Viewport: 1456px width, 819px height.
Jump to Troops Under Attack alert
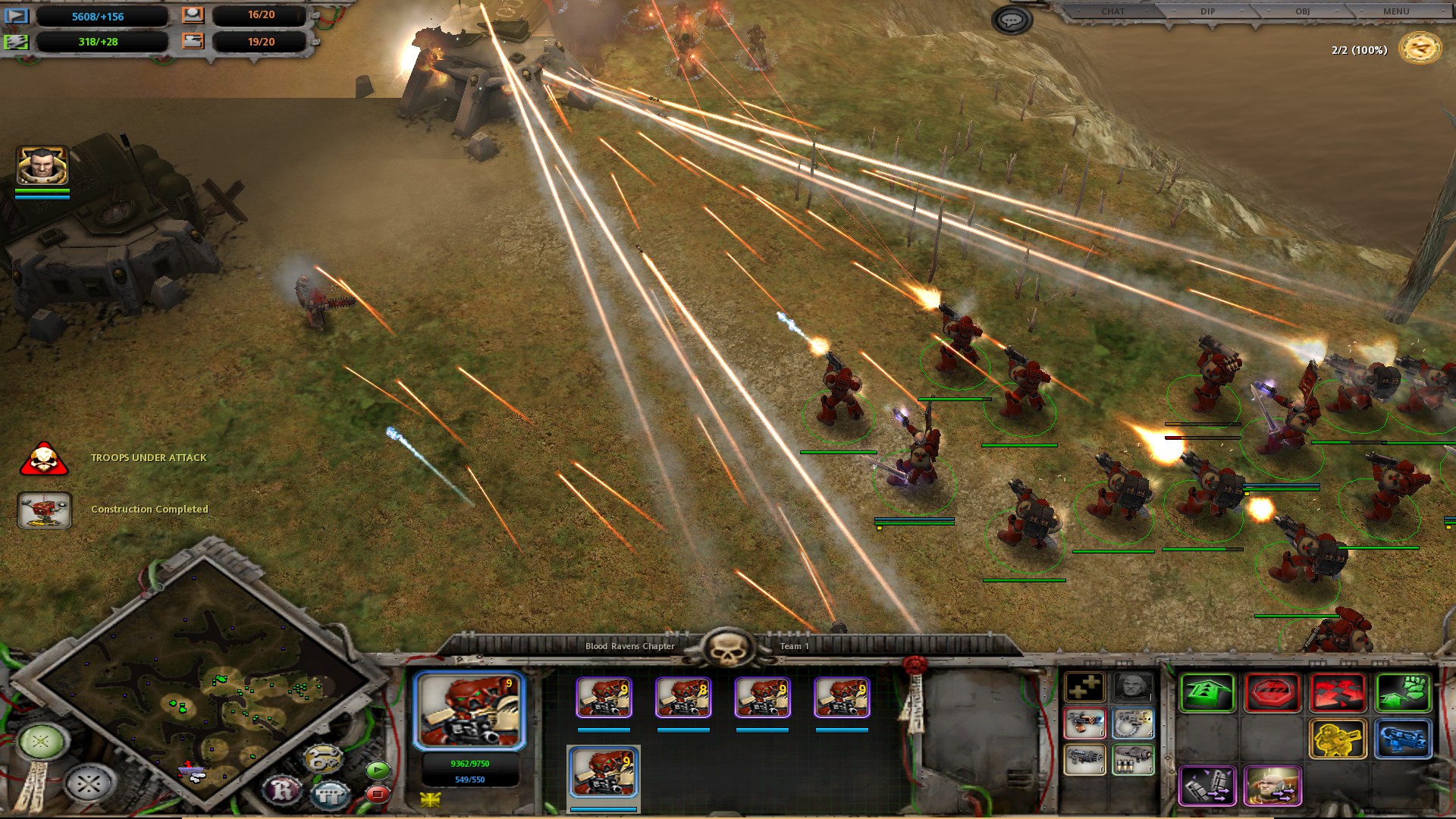[x=44, y=459]
